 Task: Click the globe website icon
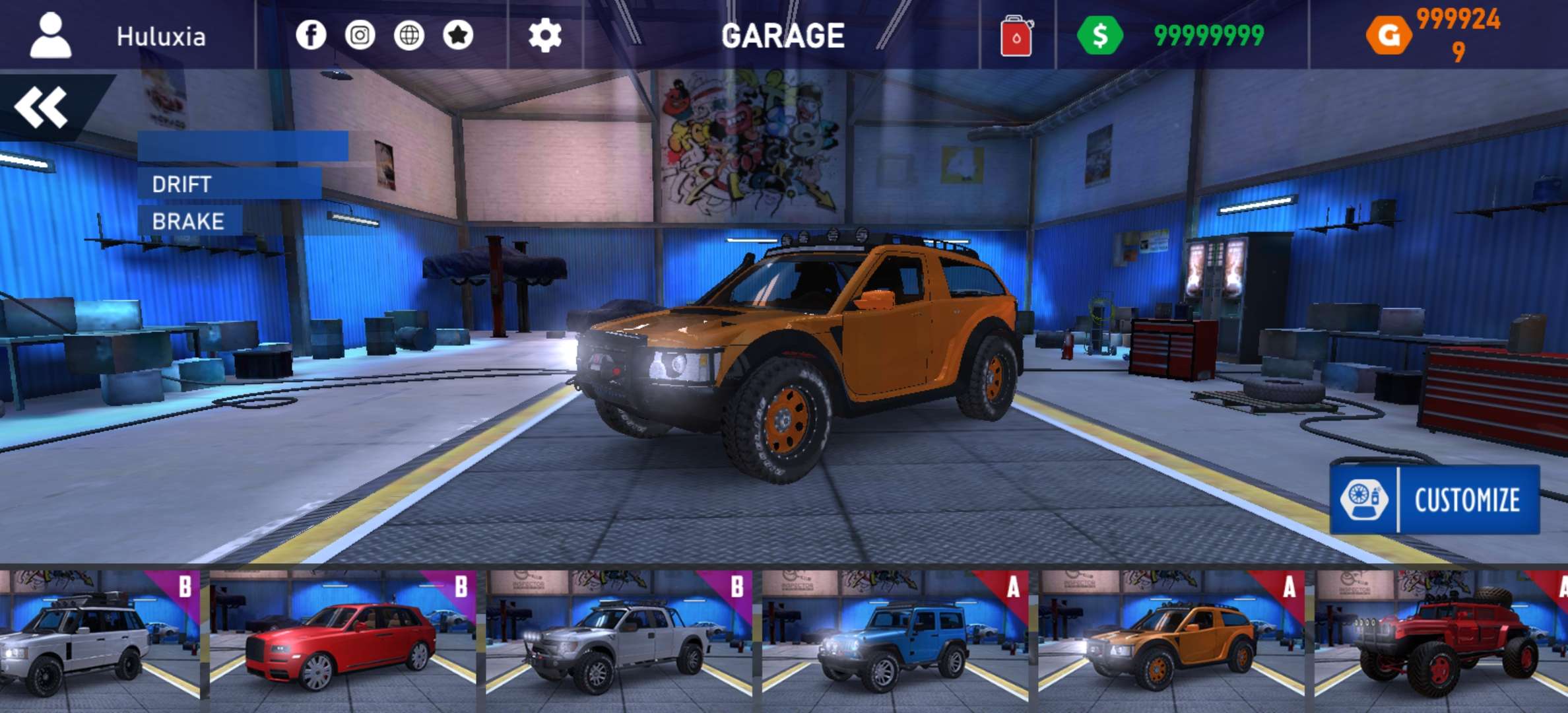click(x=409, y=36)
